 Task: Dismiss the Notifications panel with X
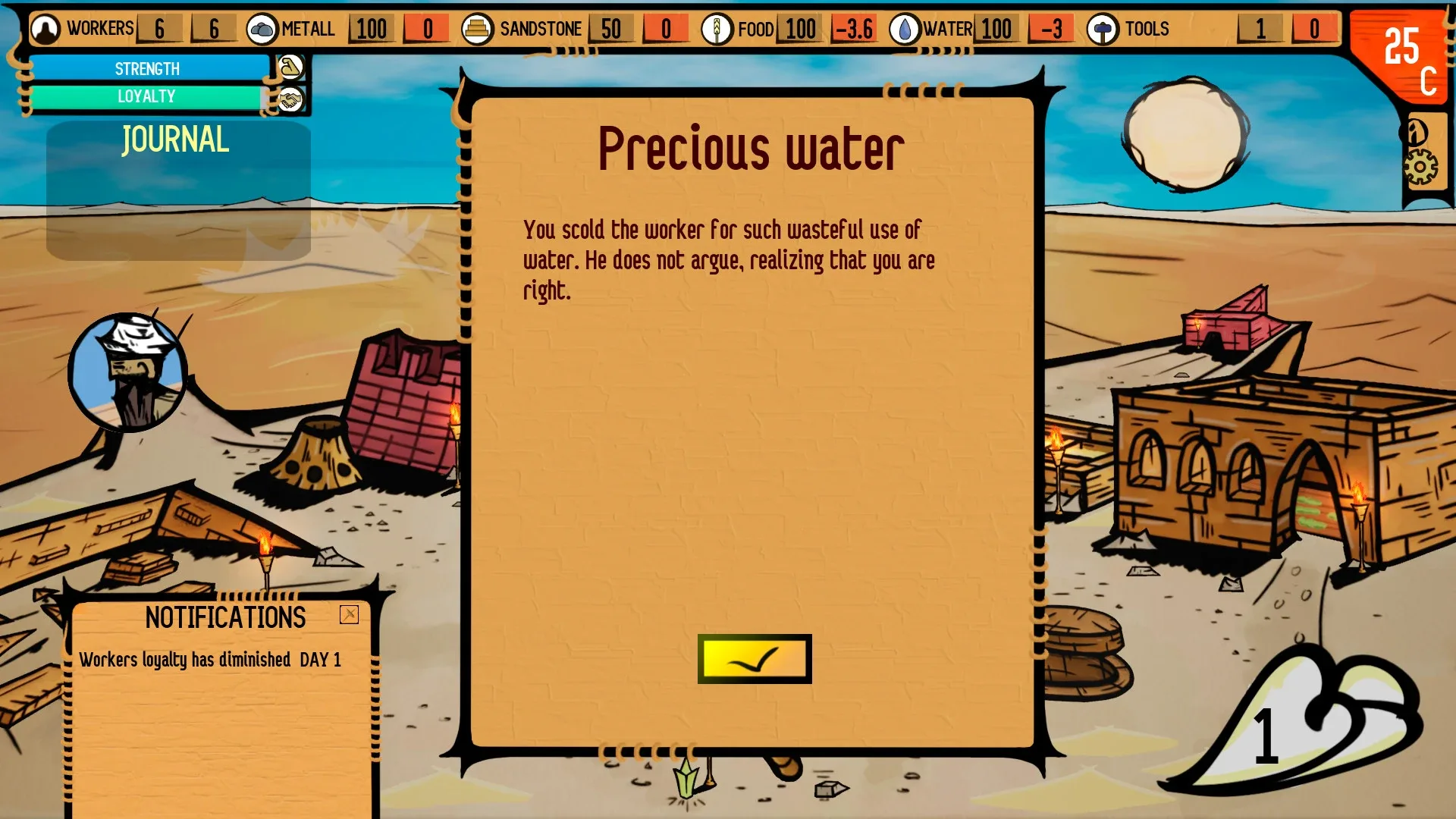tap(348, 616)
